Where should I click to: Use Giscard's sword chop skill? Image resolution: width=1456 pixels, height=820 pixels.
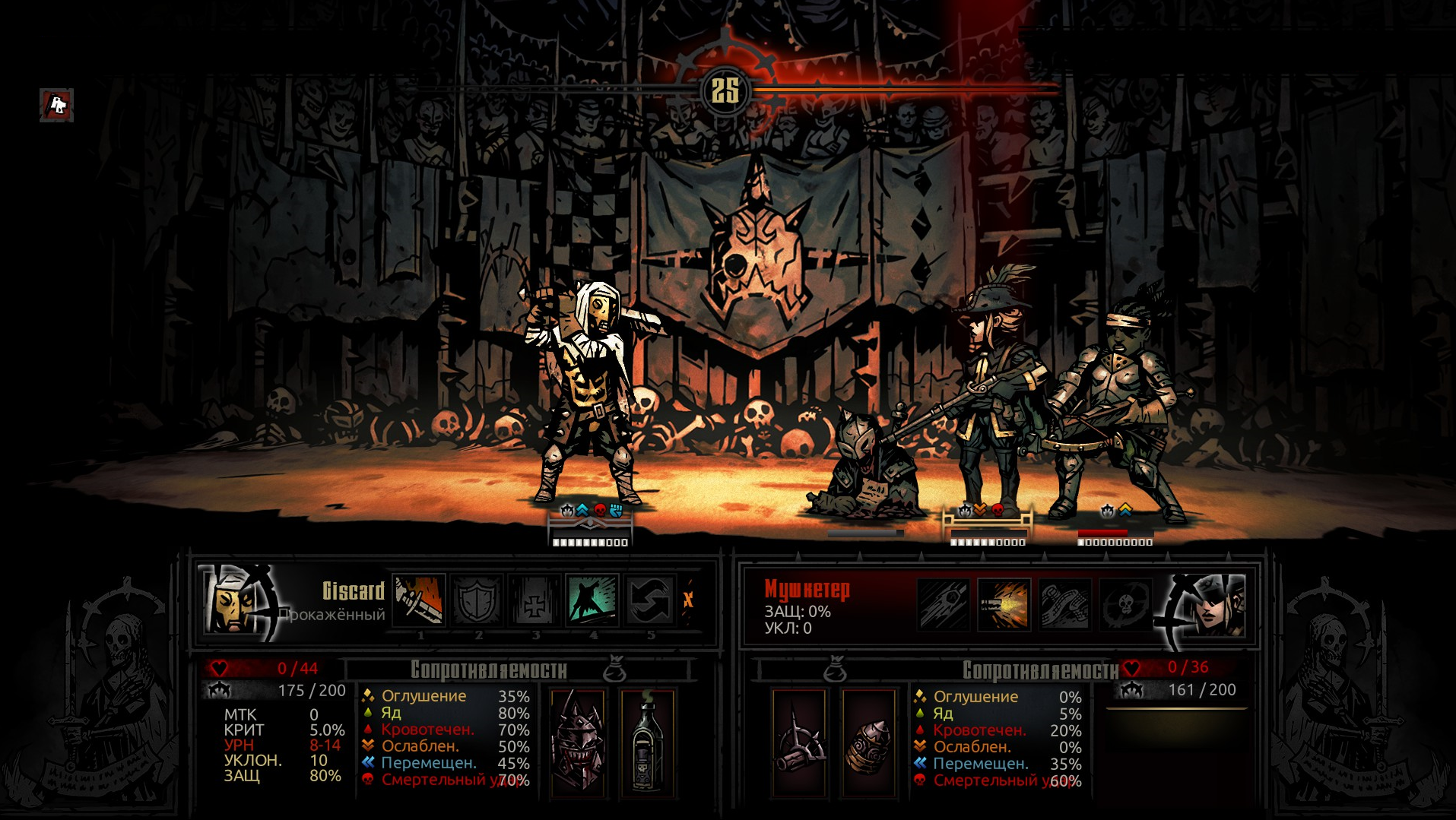pos(419,600)
